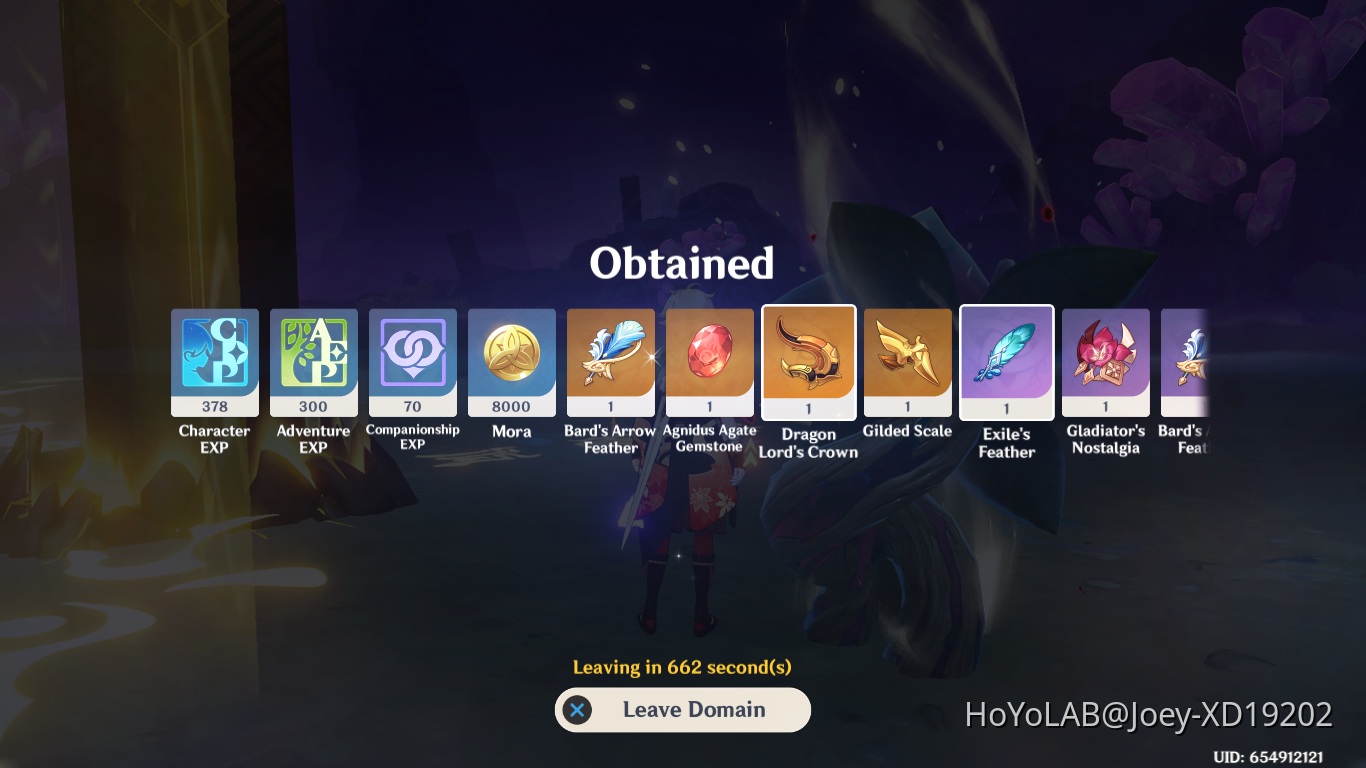Select the Dragon Lord's Crown item icon
Image resolution: width=1366 pixels, height=768 pixels.
[x=808, y=362]
